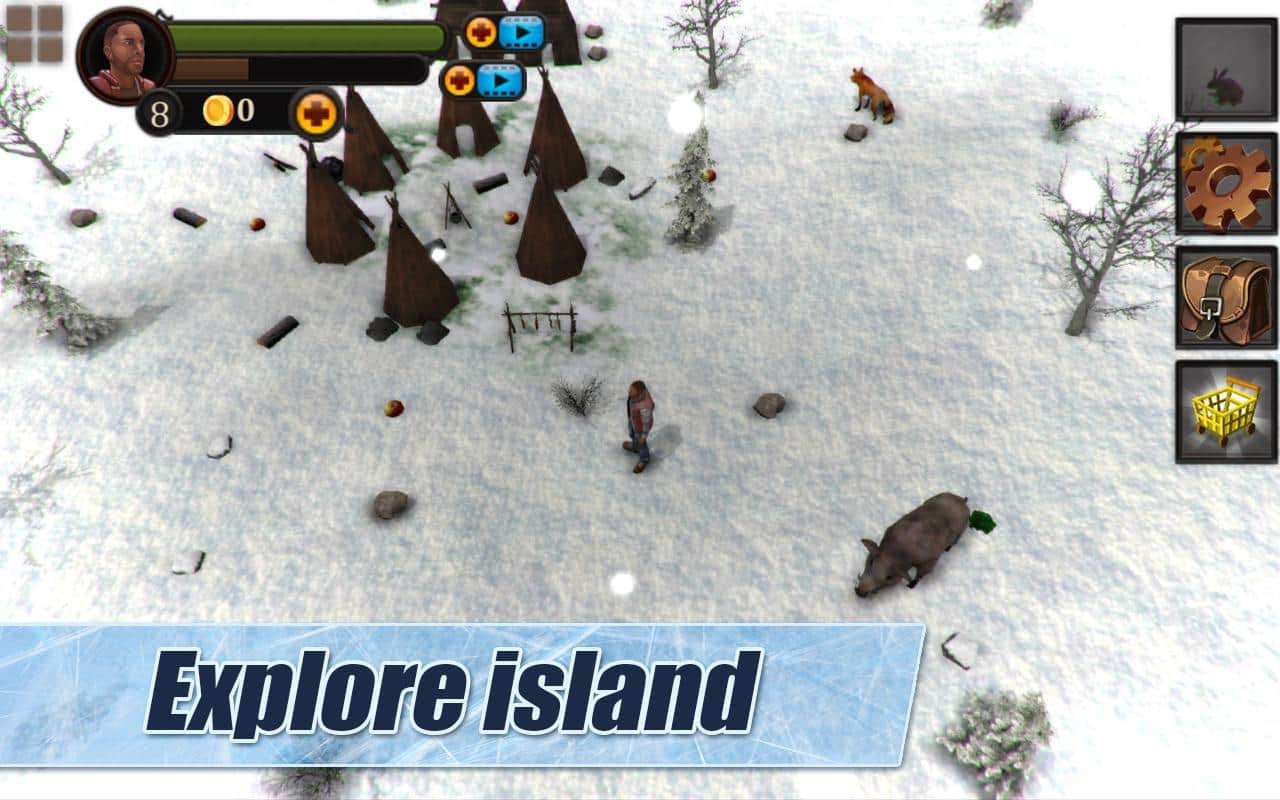This screenshot has width=1280, height=800.
Task: Select the survivor character in the middle
Action: 638,422
